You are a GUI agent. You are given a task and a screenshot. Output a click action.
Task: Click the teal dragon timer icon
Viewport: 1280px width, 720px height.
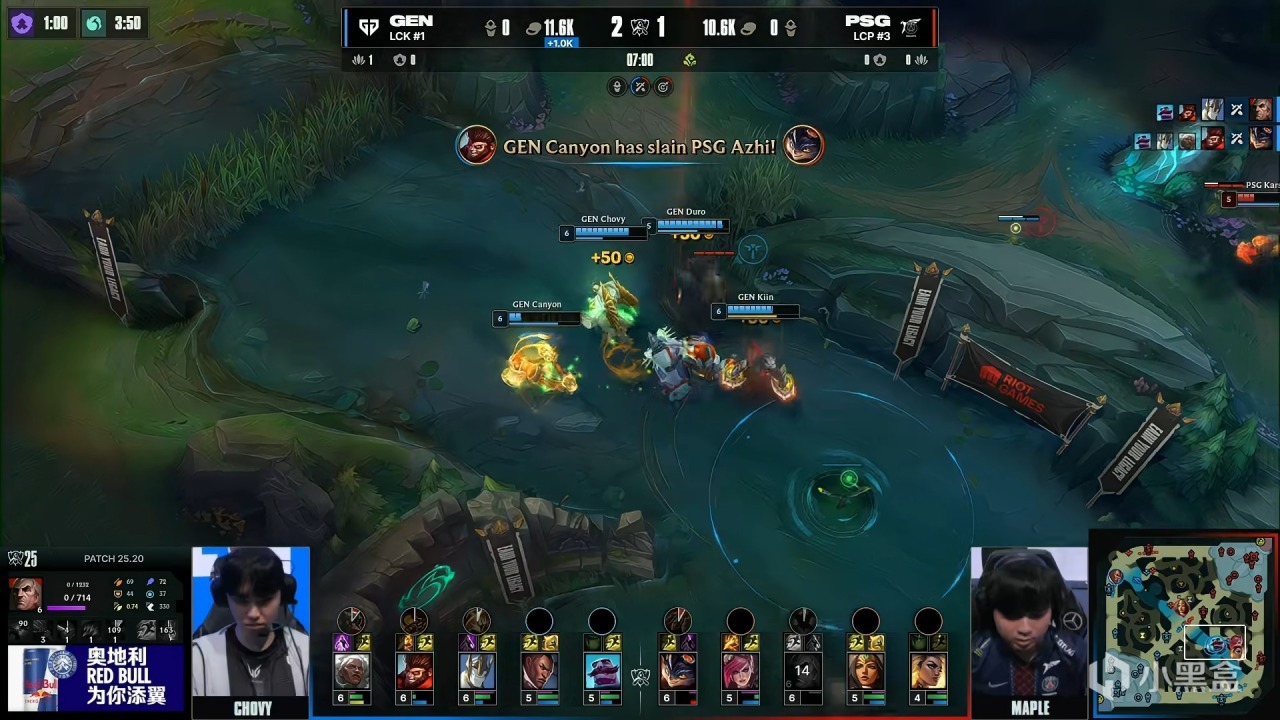[x=93, y=23]
